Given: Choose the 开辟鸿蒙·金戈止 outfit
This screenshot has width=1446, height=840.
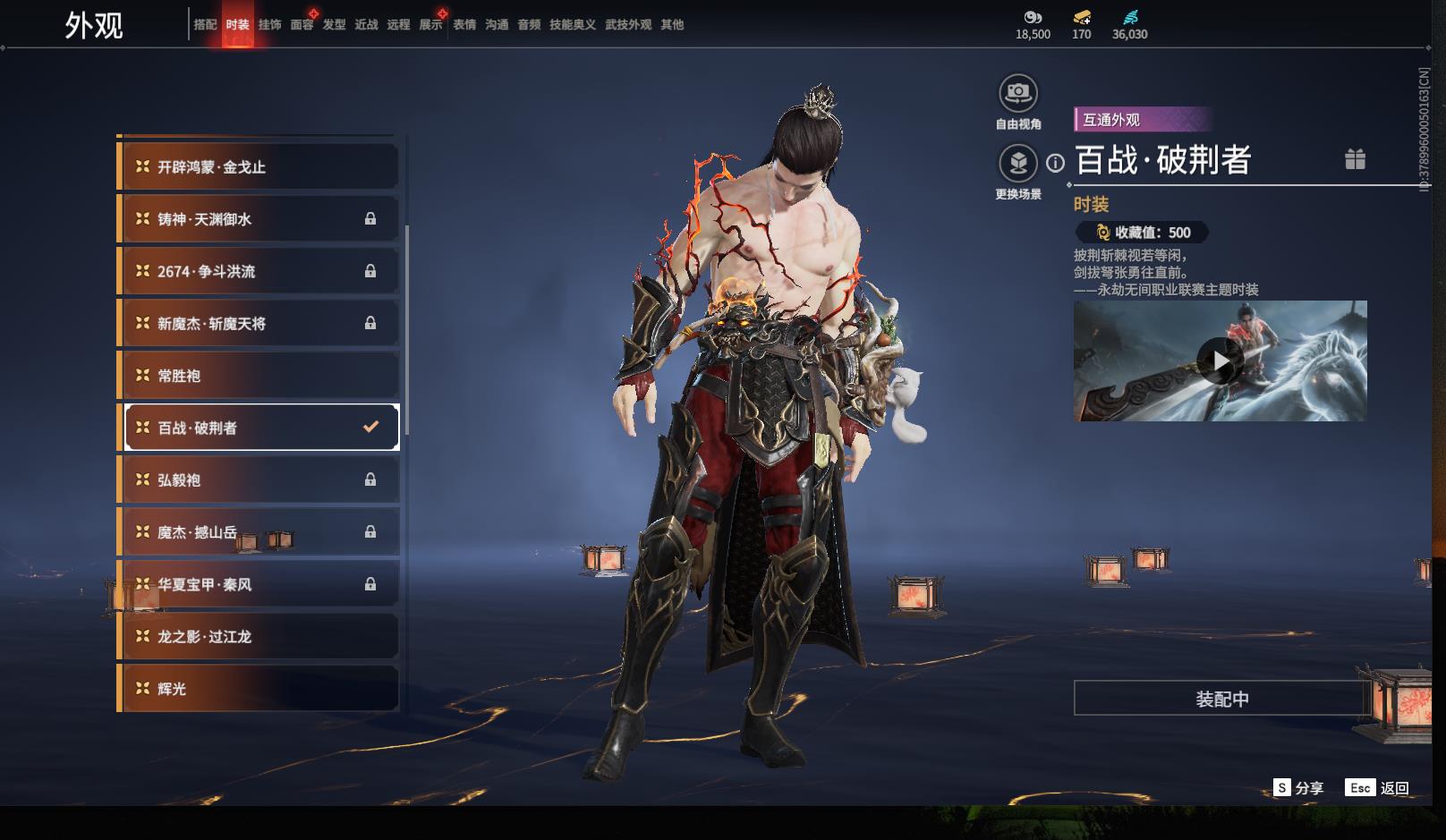Looking at the screenshot, I should 259,167.
